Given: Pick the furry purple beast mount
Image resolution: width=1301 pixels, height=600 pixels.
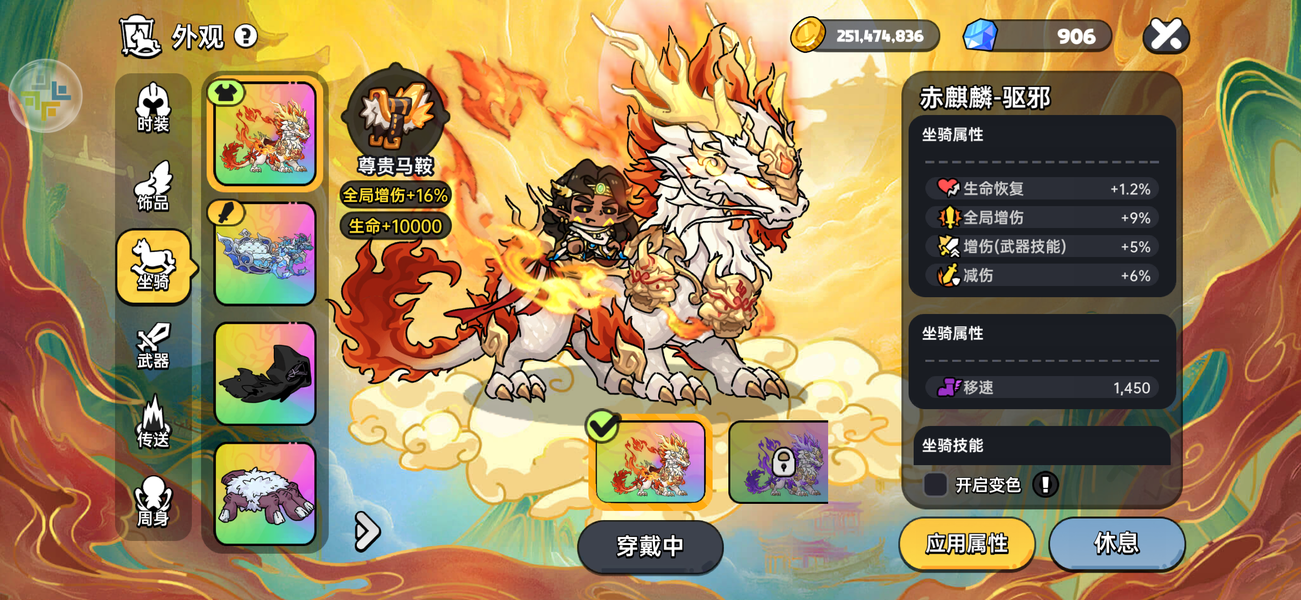Looking at the screenshot, I should (265, 494).
